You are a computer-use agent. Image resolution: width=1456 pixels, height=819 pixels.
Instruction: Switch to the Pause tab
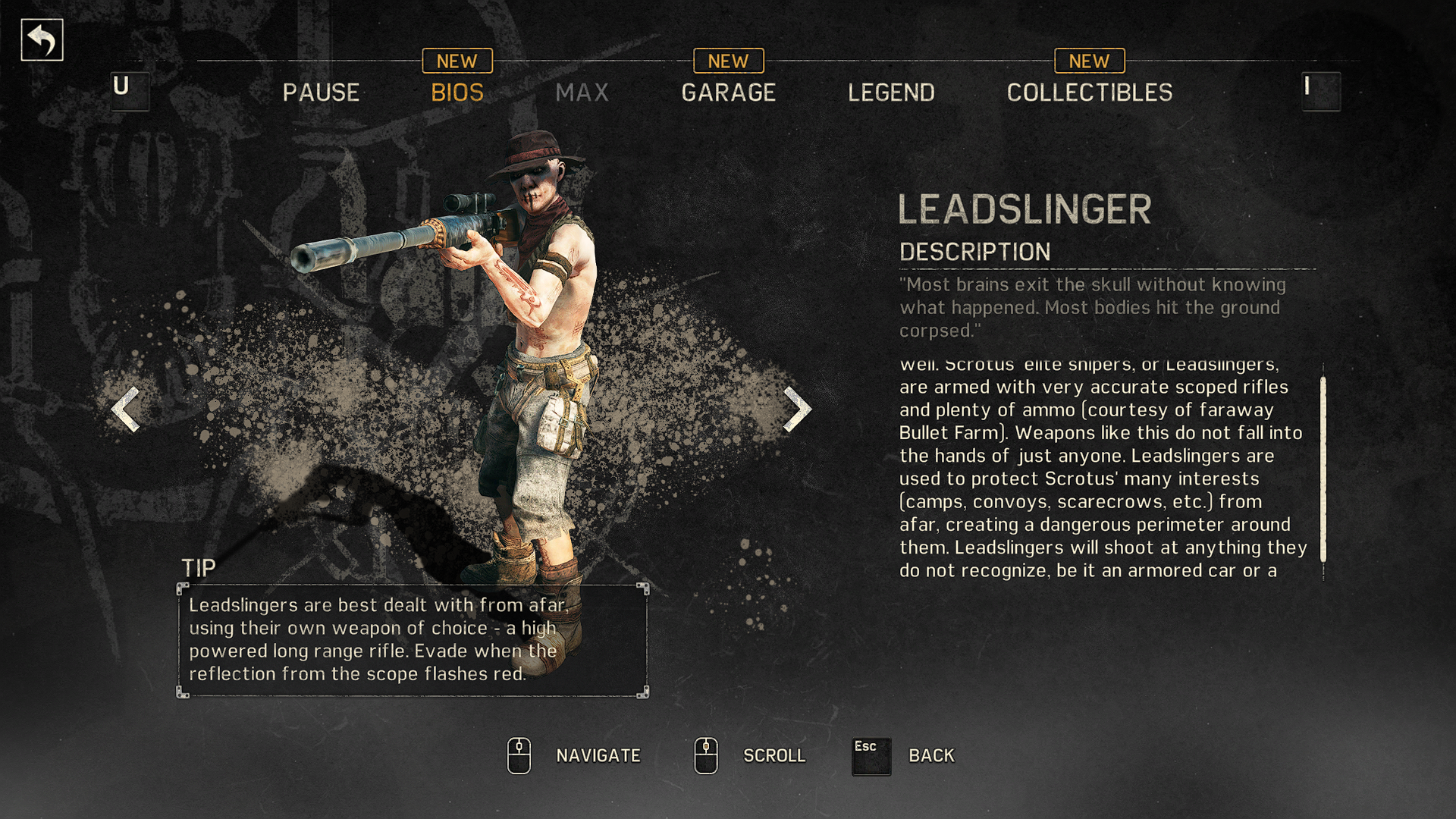[321, 93]
